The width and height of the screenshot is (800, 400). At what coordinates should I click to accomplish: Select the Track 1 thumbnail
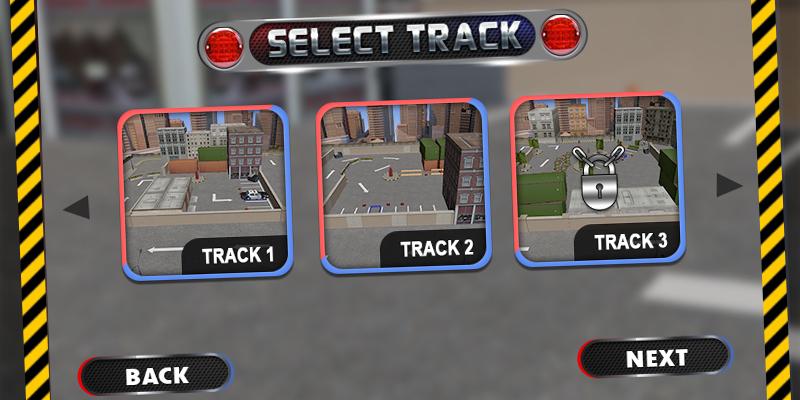(205, 190)
